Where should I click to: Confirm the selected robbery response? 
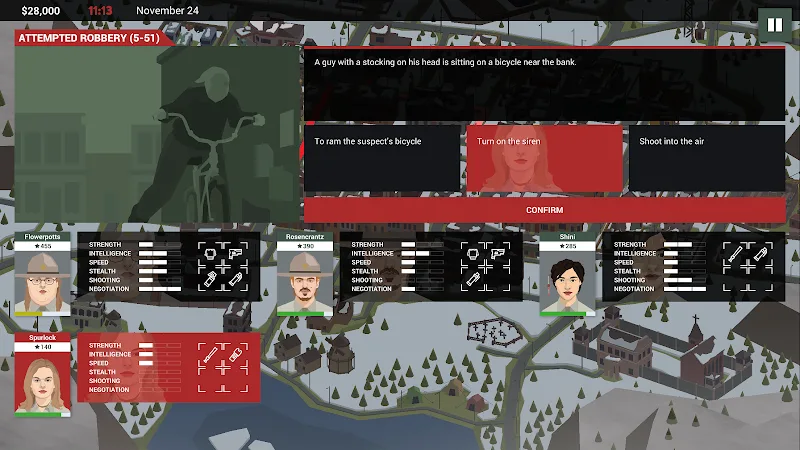coord(544,210)
